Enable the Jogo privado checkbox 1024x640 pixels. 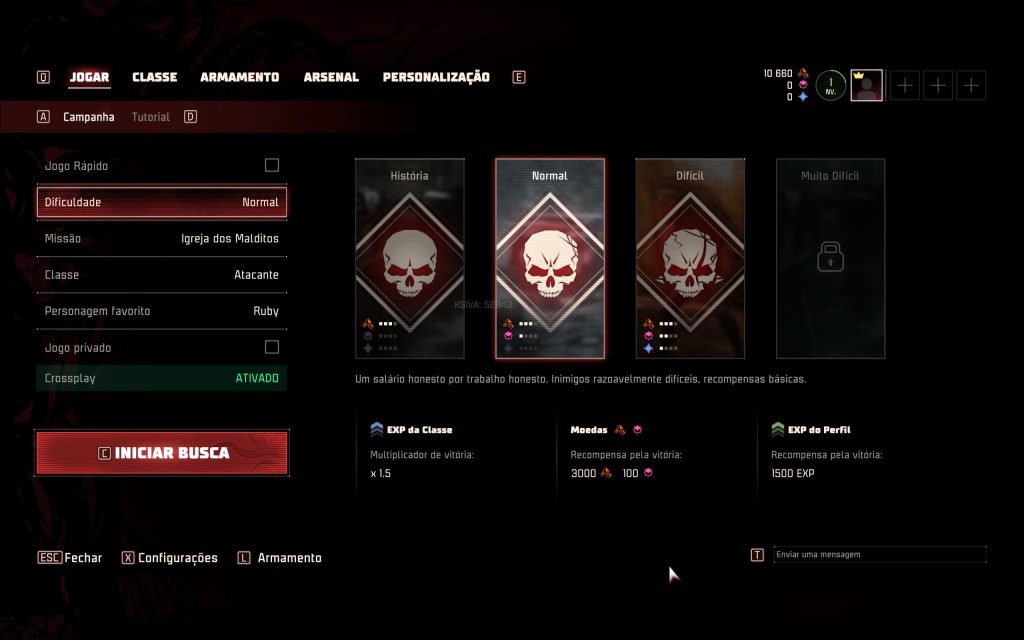pyautogui.click(x=271, y=347)
